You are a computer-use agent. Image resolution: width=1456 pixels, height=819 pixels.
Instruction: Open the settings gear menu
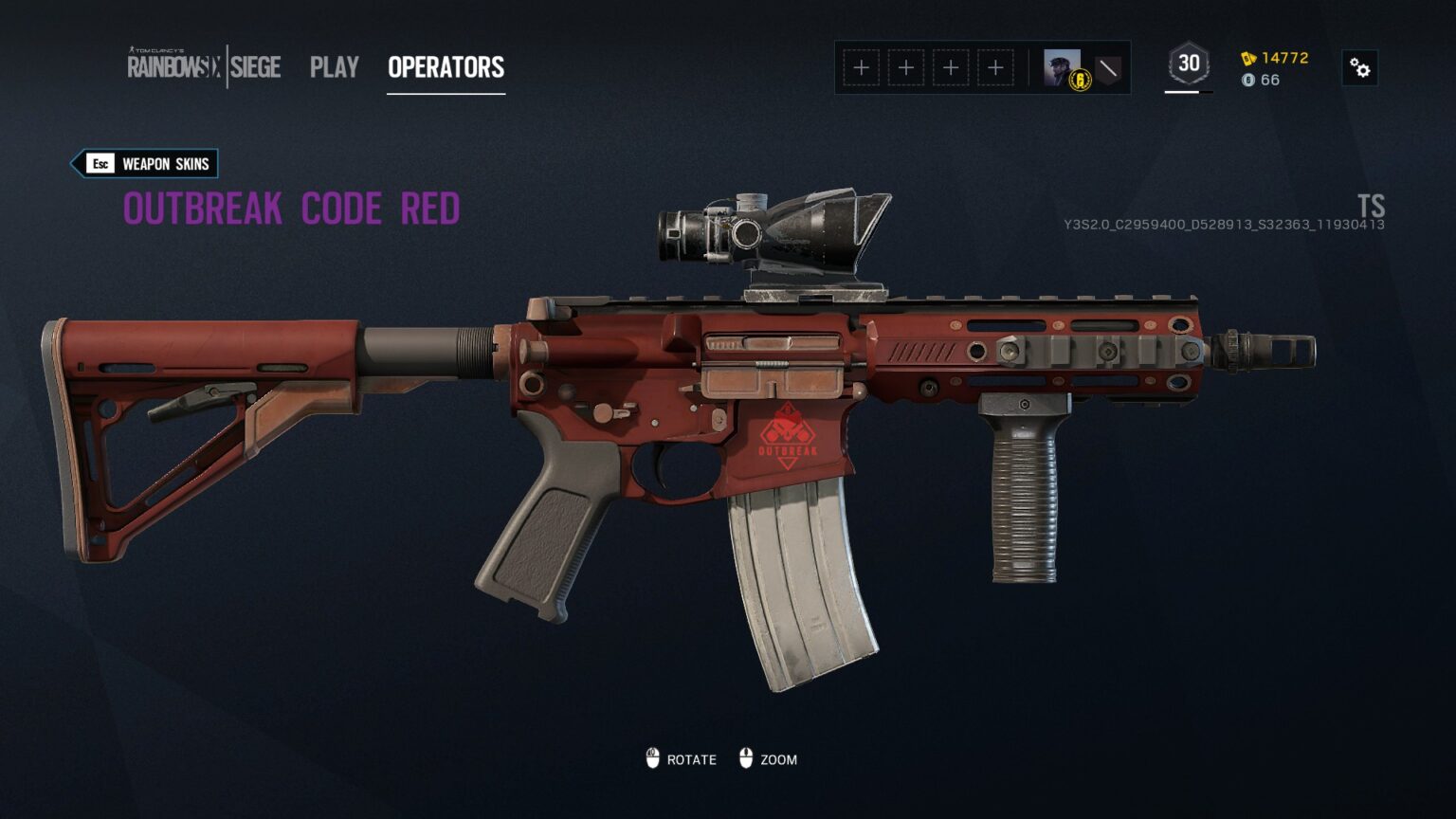click(x=1360, y=67)
